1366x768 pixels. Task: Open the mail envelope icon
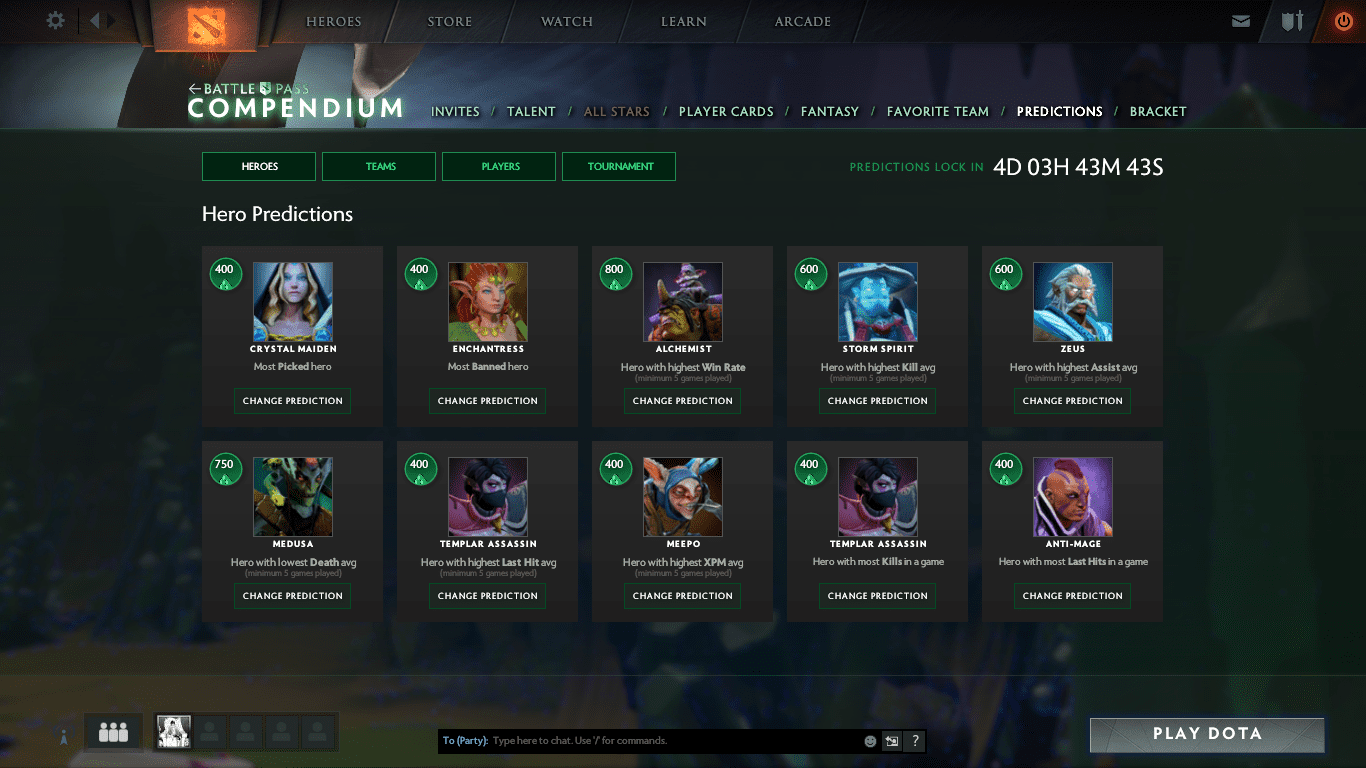coord(1241,21)
